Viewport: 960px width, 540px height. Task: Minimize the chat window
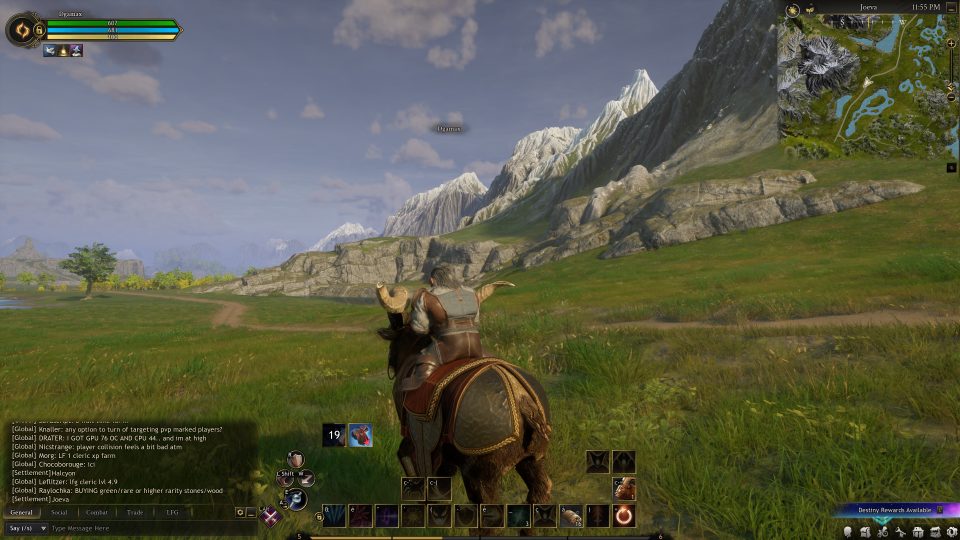tap(251, 512)
